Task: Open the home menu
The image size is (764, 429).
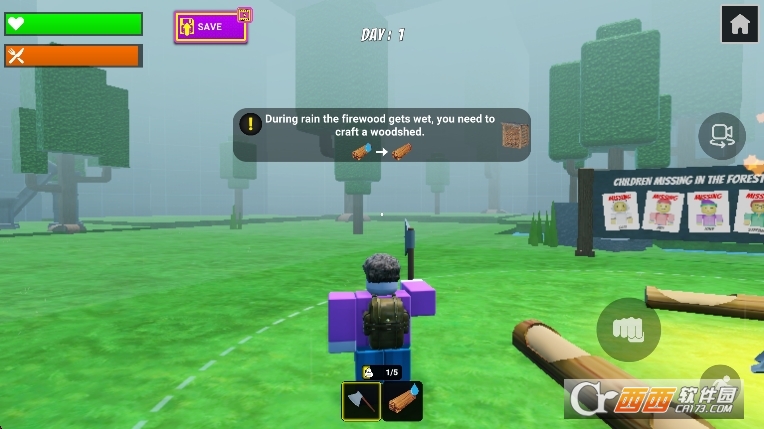Action: coord(740,25)
